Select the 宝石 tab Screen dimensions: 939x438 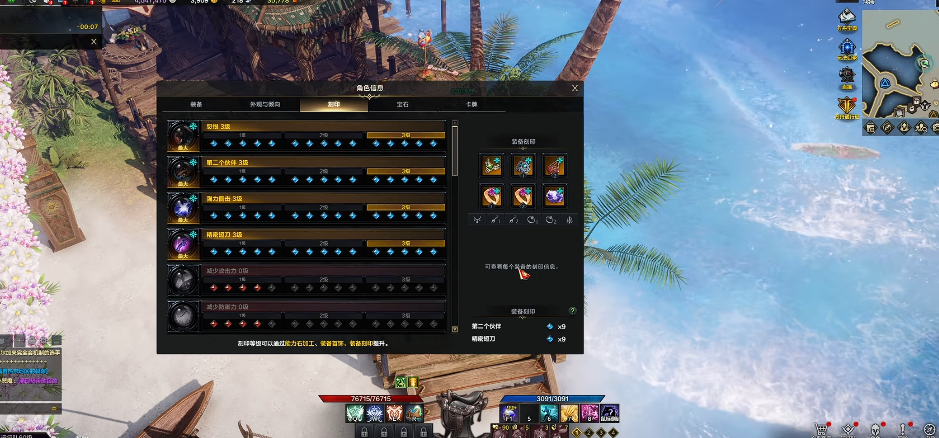403,104
